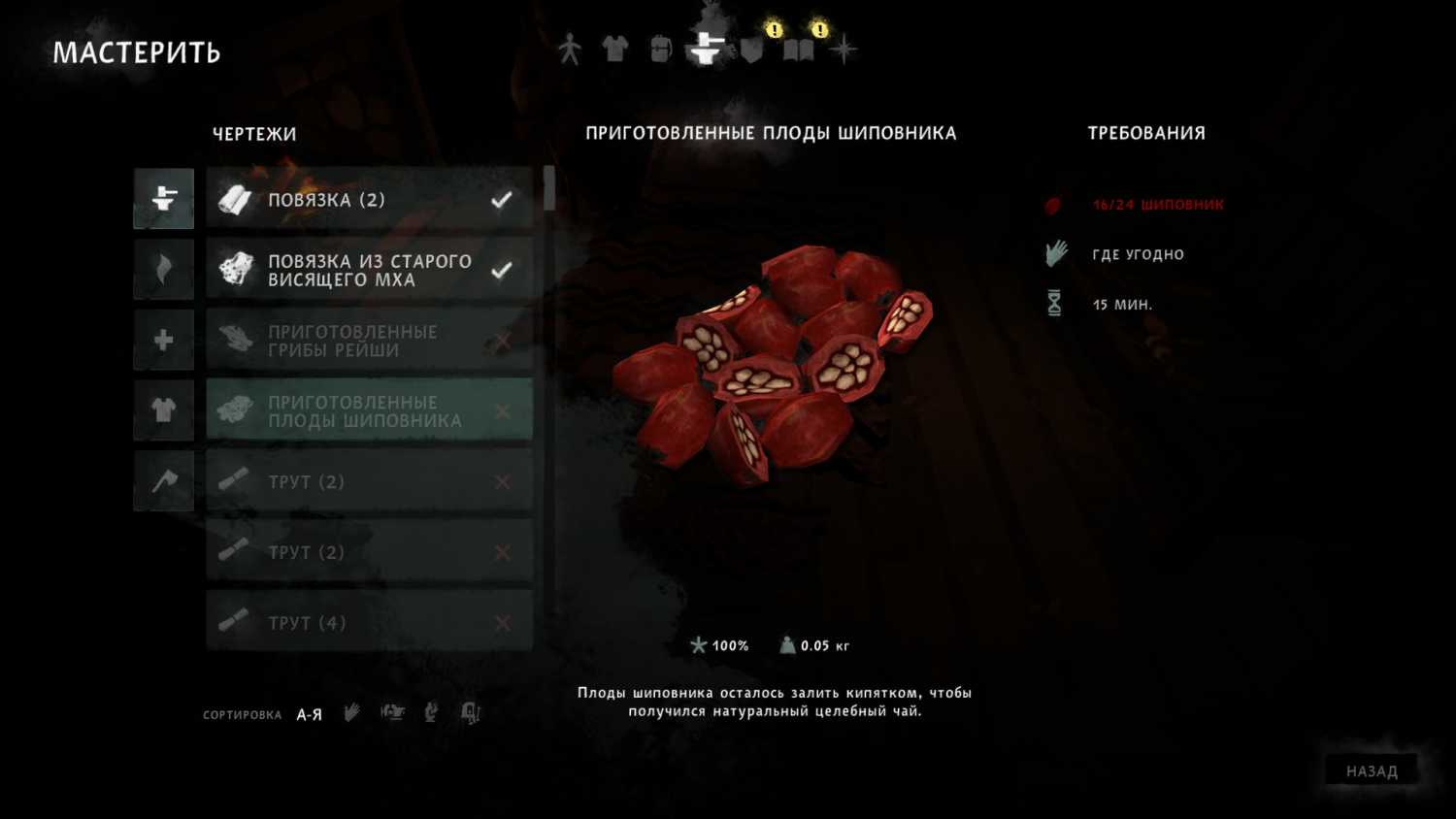1456x819 pixels.
Task: Go back with the Назад button
Action: [1372, 771]
